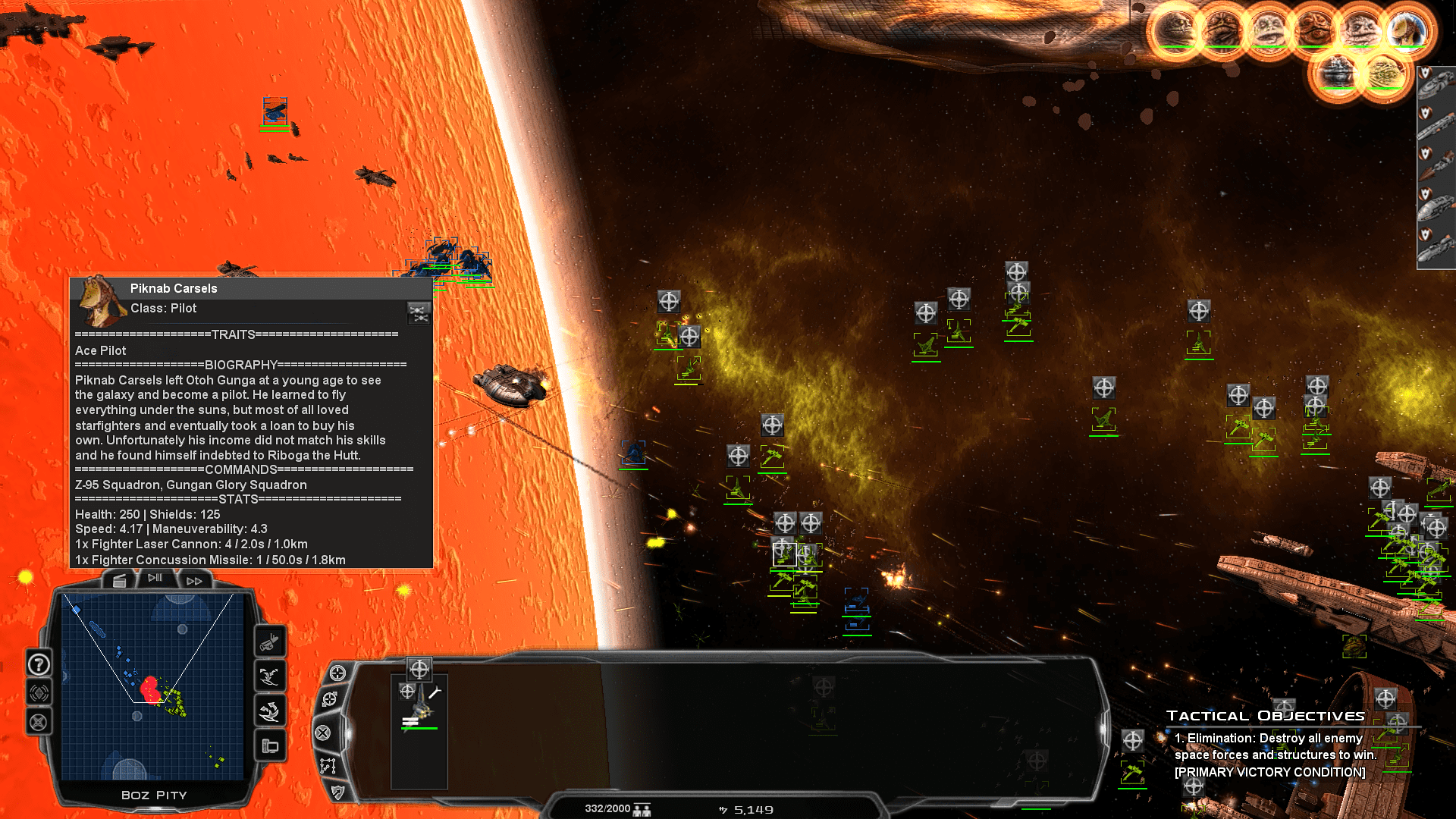Select the grey metallic Hutt hero portrait
The height and width of the screenshot is (819, 1456).
pyautogui.click(x=1337, y=74)
